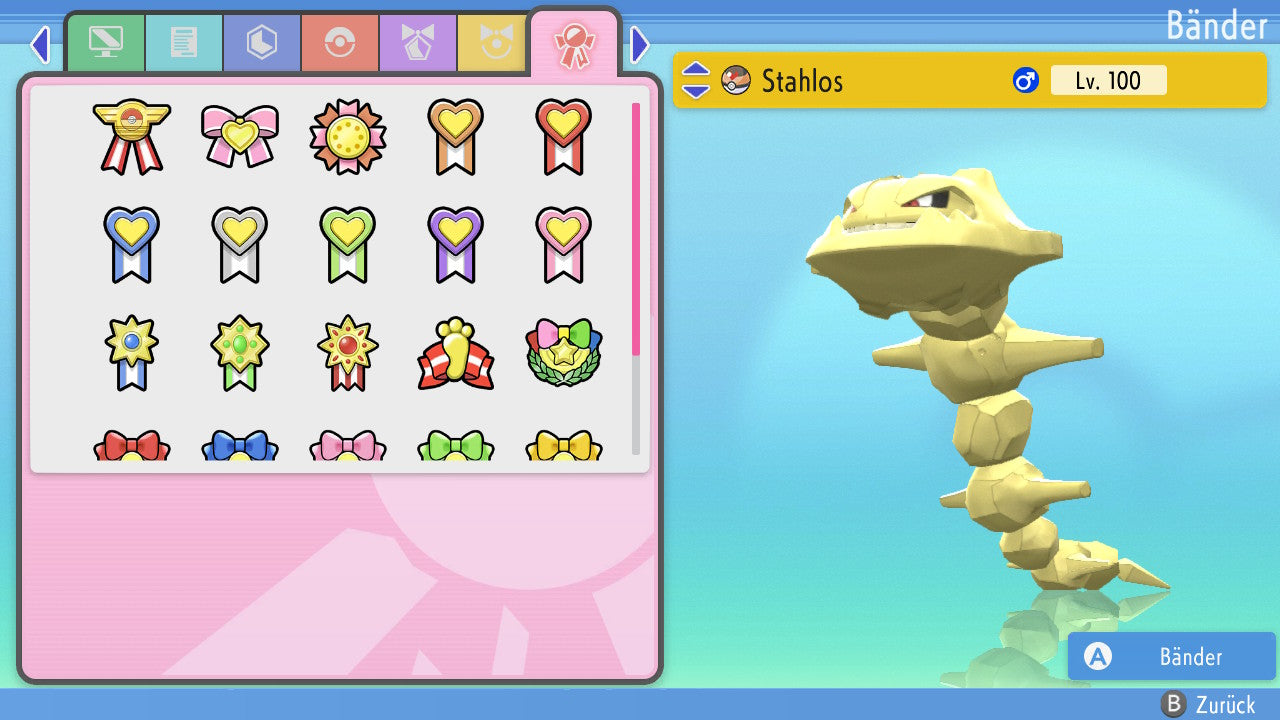
Task: Pick the star ribbon with red gem
Action: [348, 353]
